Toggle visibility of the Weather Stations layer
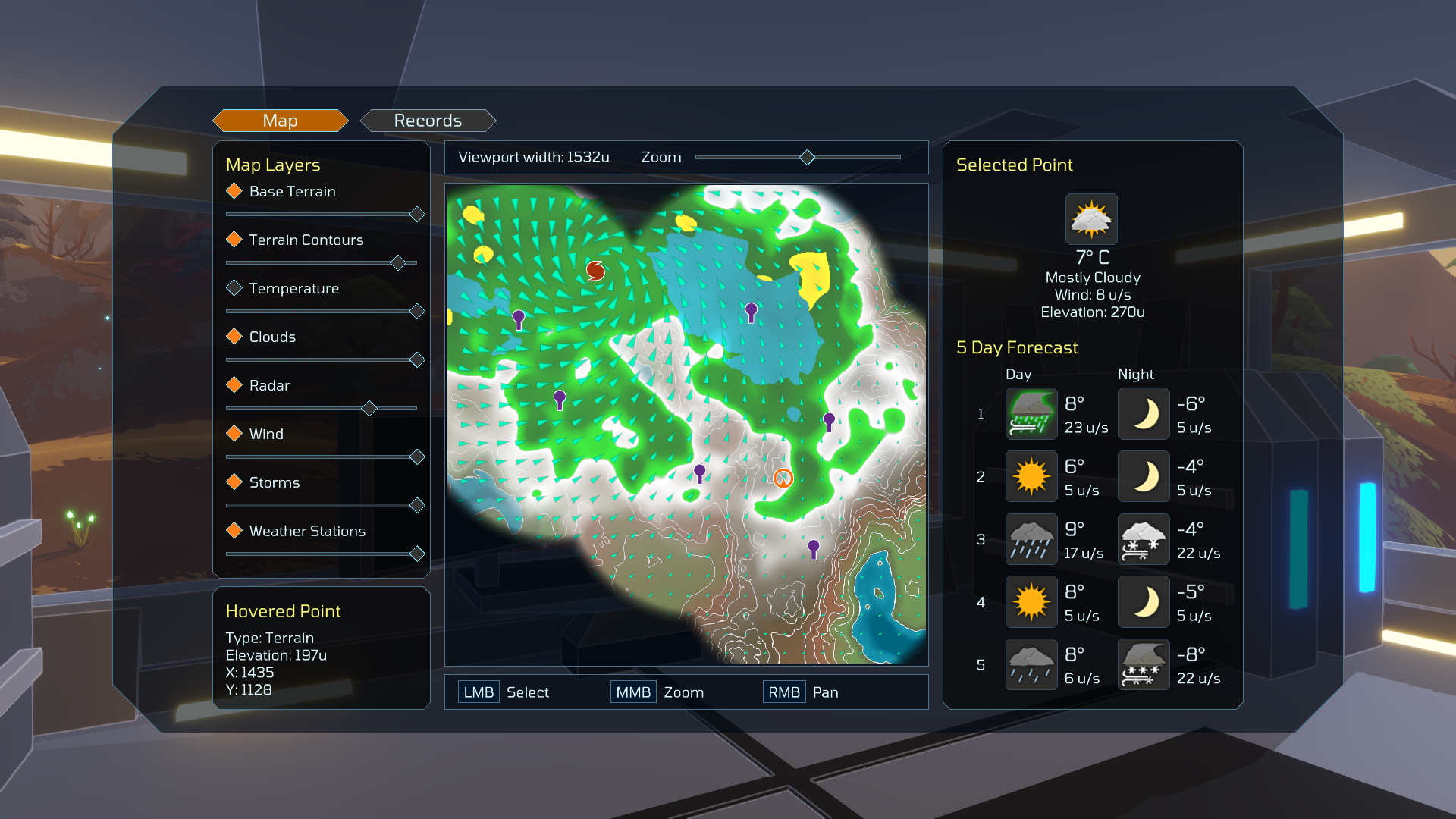The image size is (1456, 819). pos(234,531)
